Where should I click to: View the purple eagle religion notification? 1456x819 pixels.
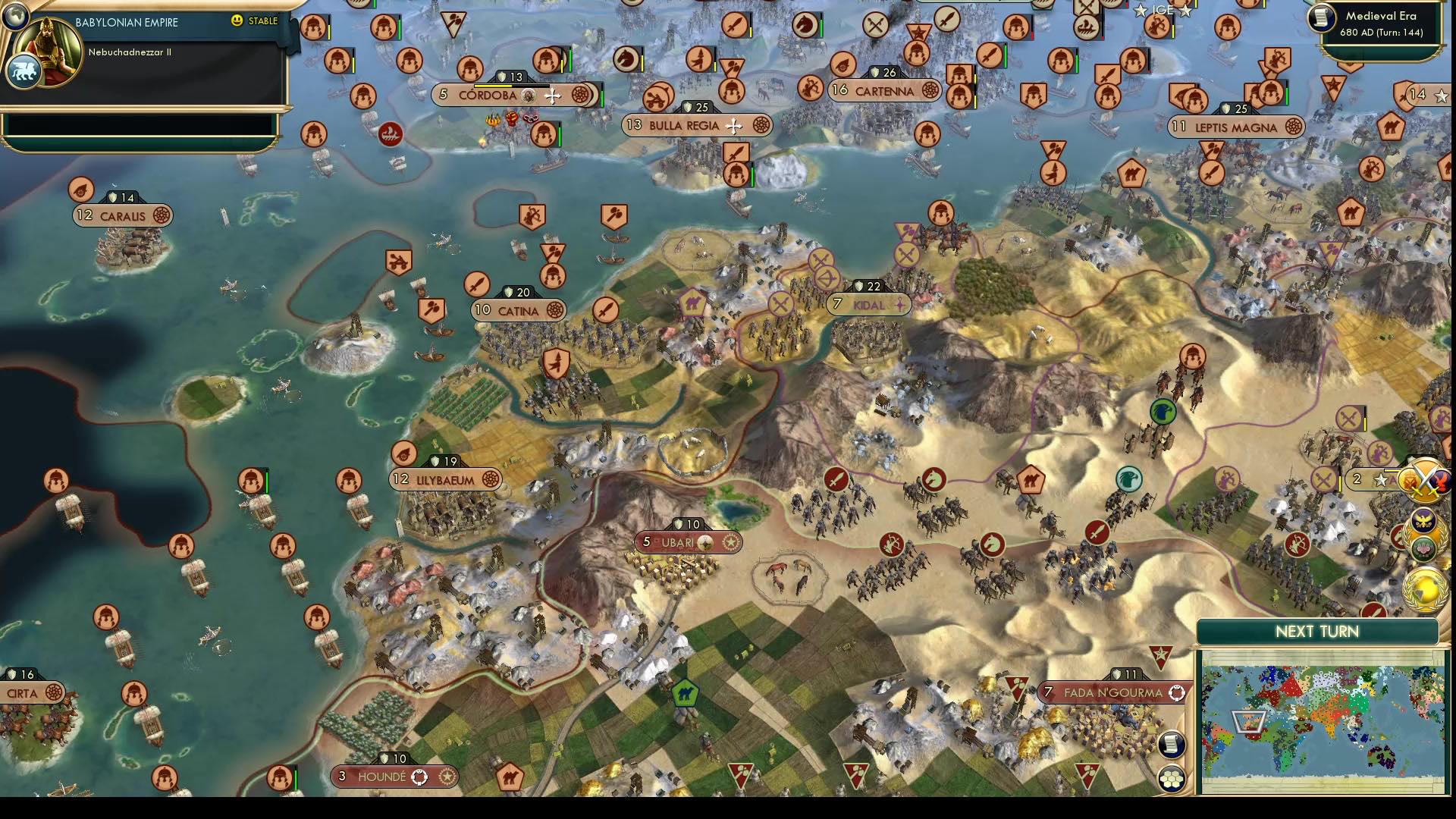(x=1424, y=521)
